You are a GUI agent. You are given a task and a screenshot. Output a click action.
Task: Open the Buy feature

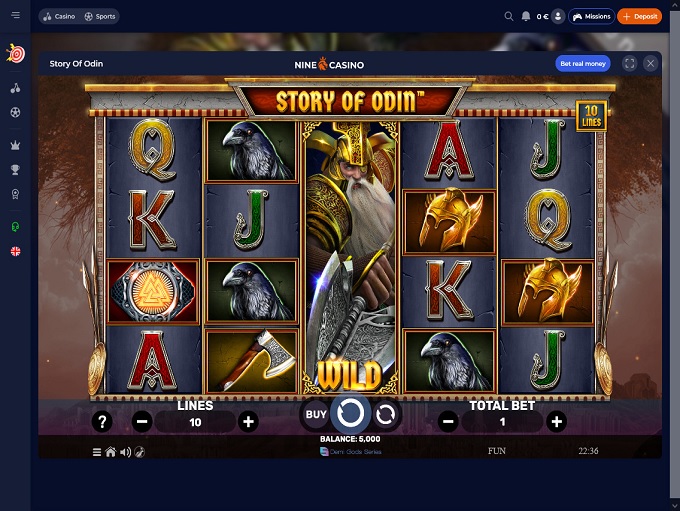[x=316, y=413]
